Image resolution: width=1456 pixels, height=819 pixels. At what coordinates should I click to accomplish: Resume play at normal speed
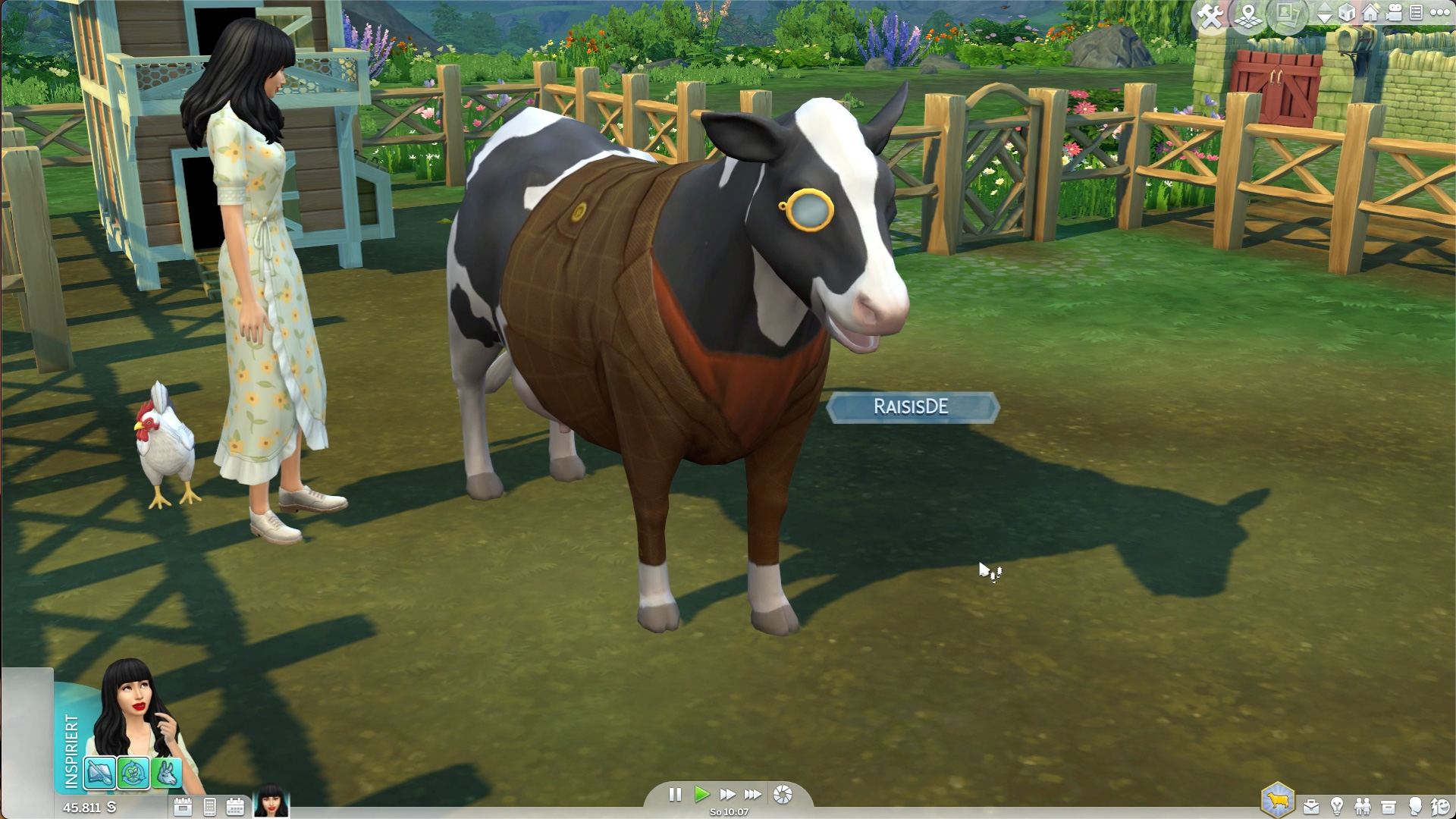click(x=701, y=794)
